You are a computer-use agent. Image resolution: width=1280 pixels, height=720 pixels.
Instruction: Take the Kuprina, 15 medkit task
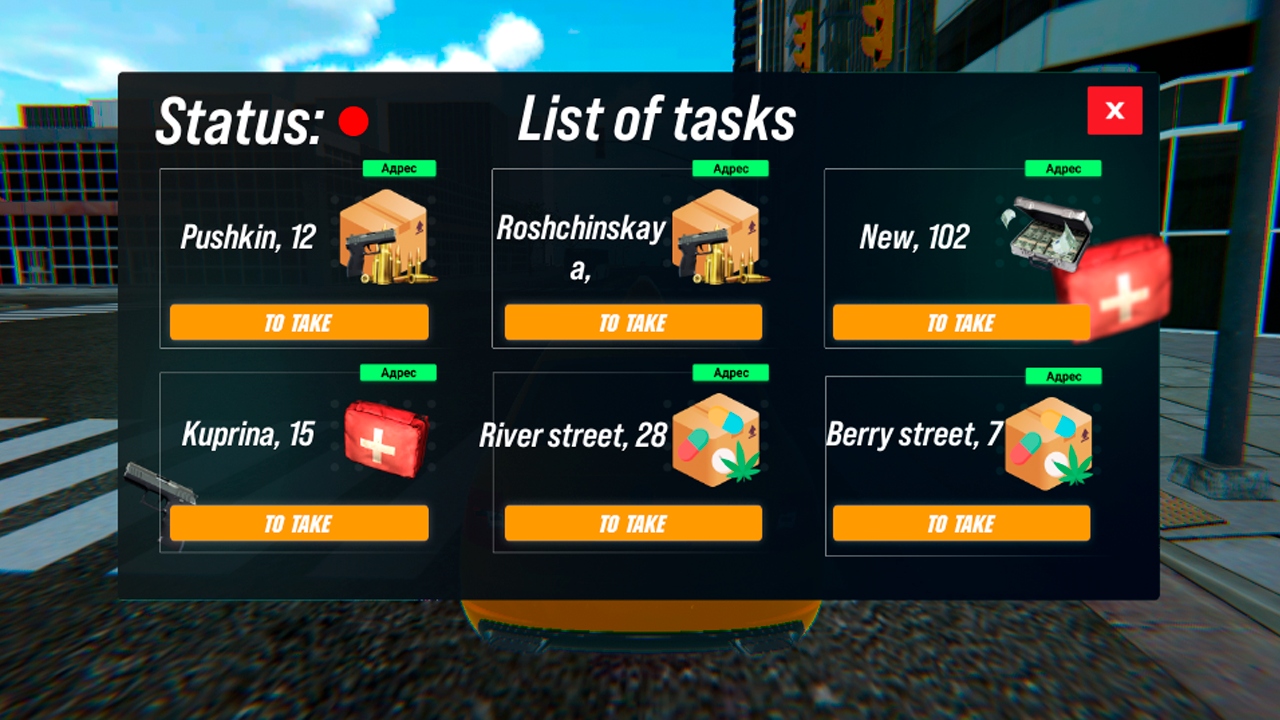click(x=298, y=522)
